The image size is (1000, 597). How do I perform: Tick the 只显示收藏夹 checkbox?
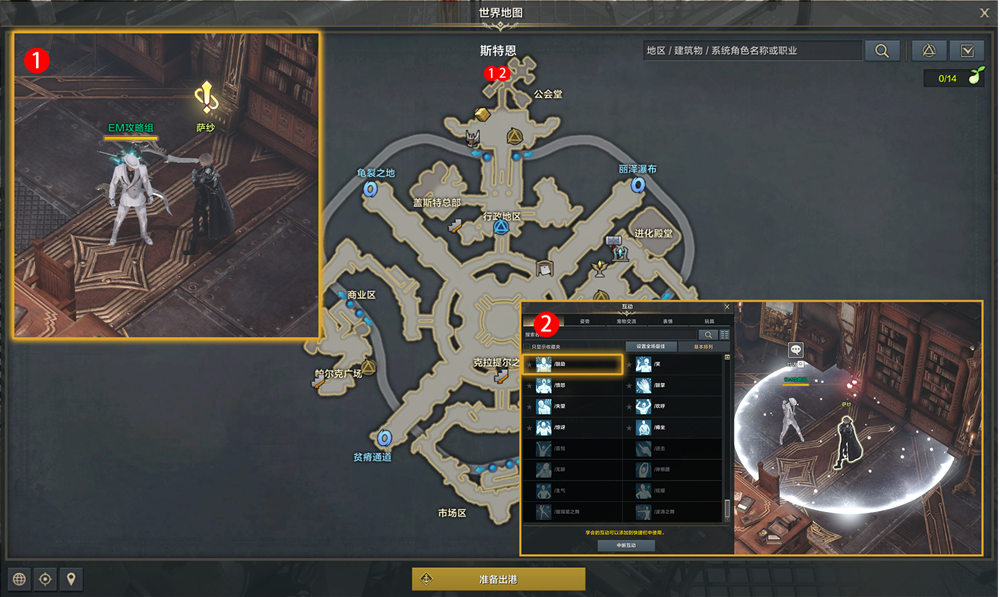click(529, 347)
